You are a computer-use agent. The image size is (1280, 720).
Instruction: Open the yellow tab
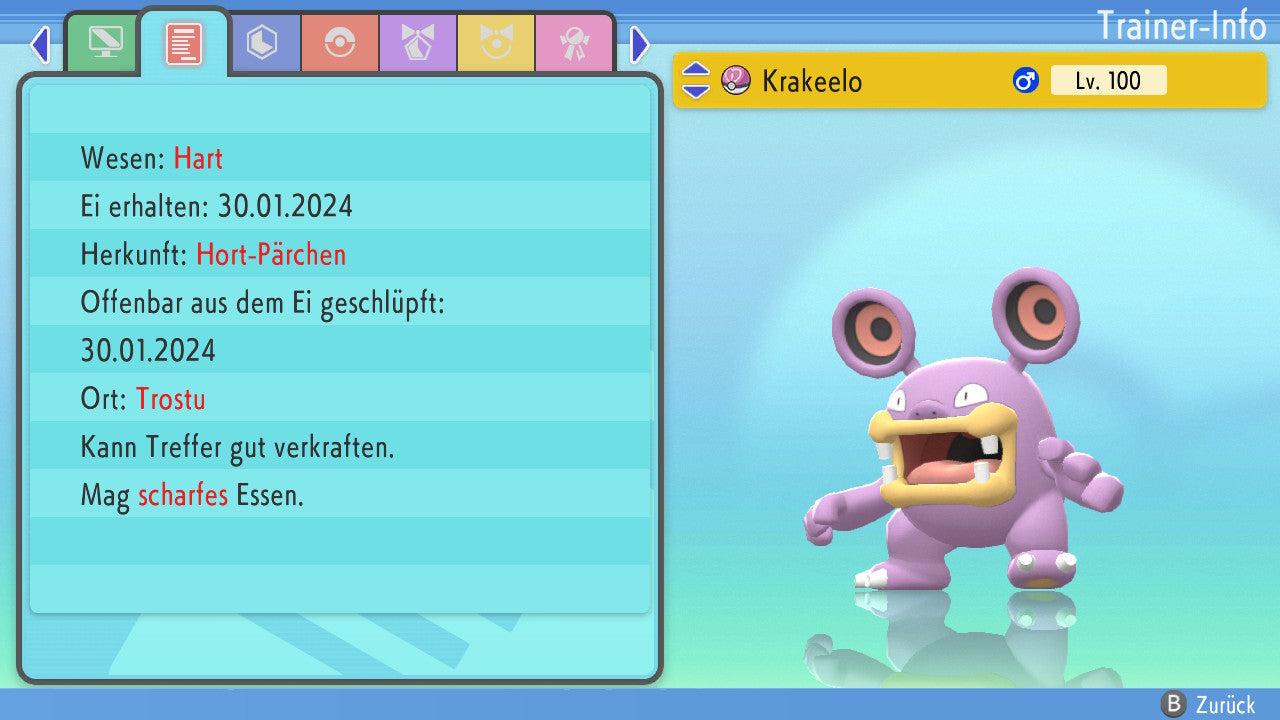[496, 43]
